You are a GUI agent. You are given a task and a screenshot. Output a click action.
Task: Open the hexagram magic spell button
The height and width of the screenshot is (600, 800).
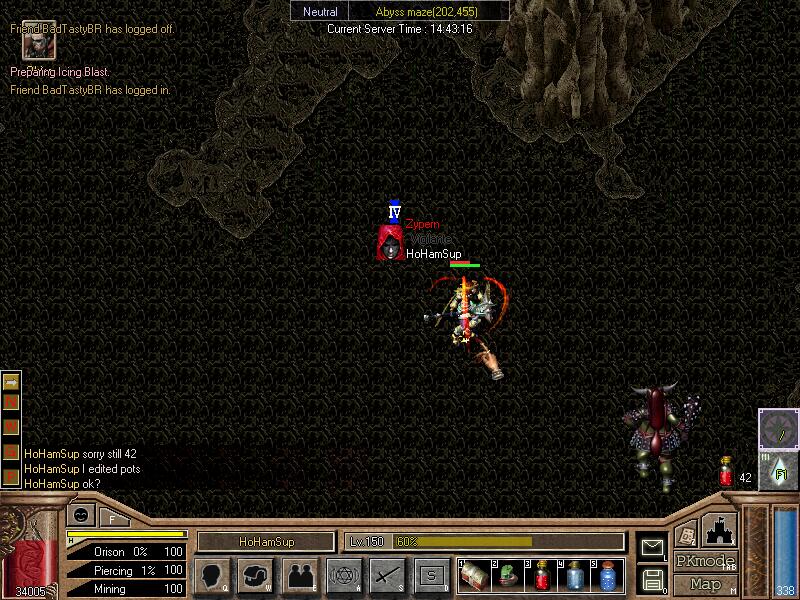coord(344,575)
